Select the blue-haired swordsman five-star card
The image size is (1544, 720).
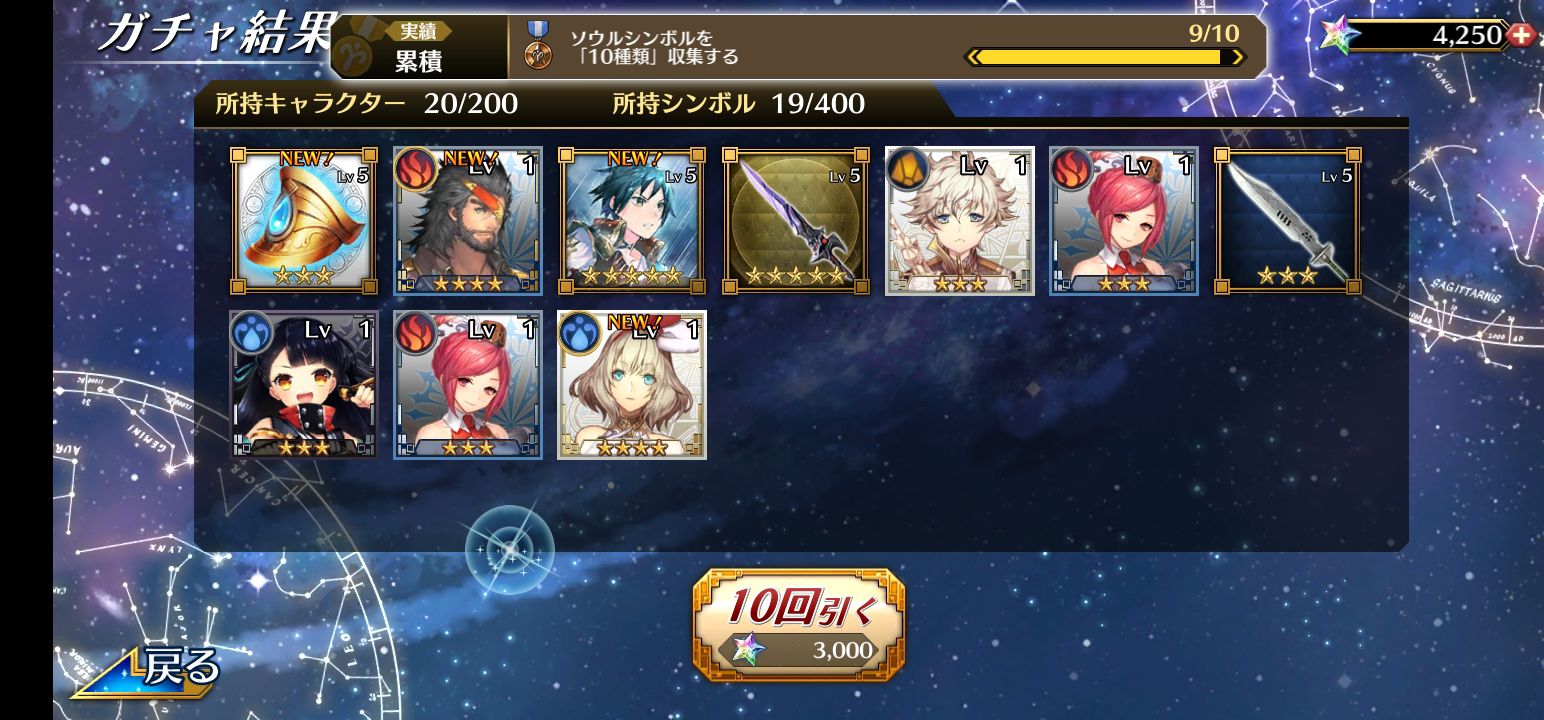(x=632, y=221)
